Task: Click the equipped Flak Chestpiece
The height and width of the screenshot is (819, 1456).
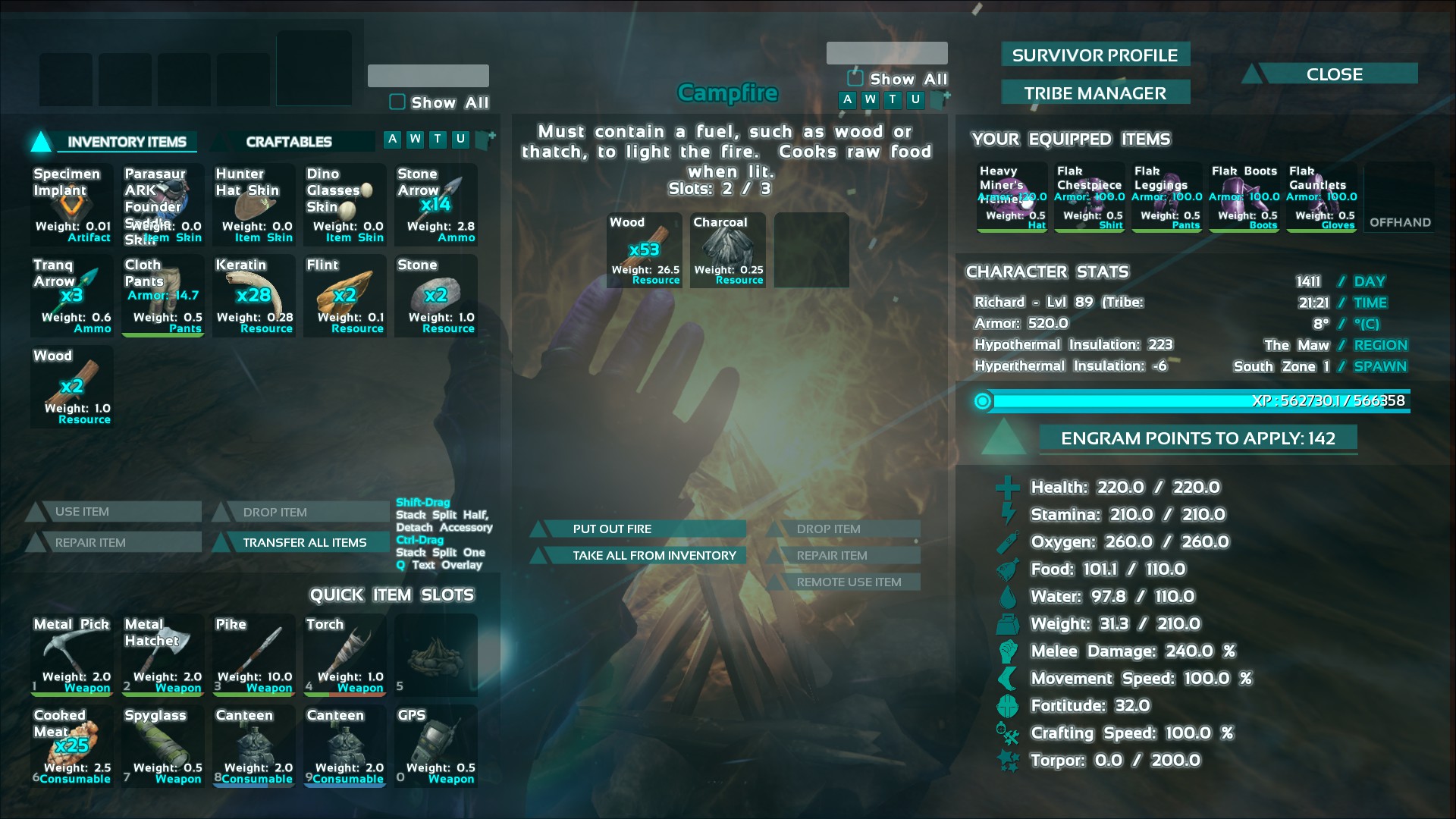Action: click(x=1090, y=197)
